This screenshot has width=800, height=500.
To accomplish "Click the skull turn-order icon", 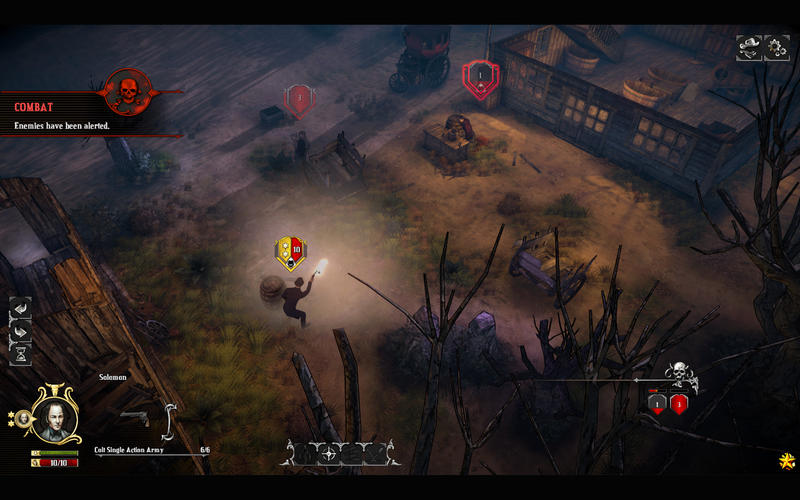I will point(681,377).
